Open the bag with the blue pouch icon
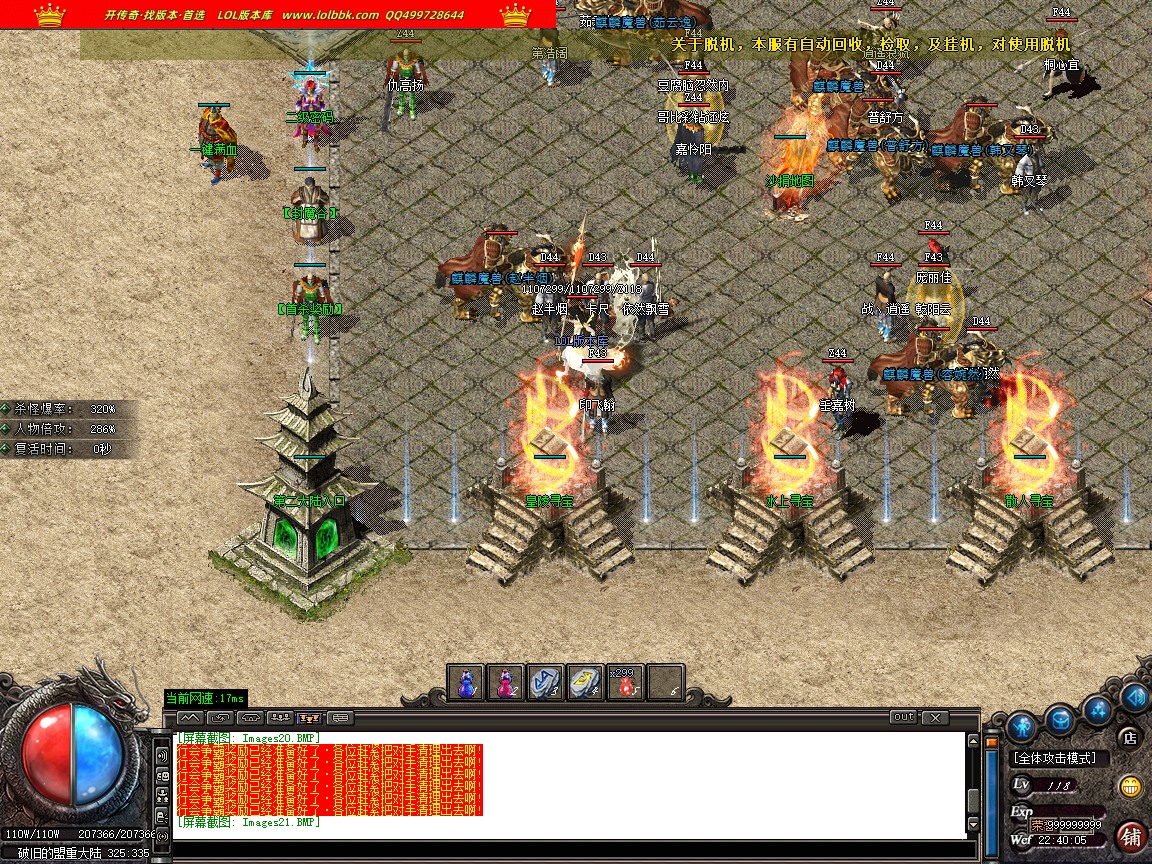 1060,717
